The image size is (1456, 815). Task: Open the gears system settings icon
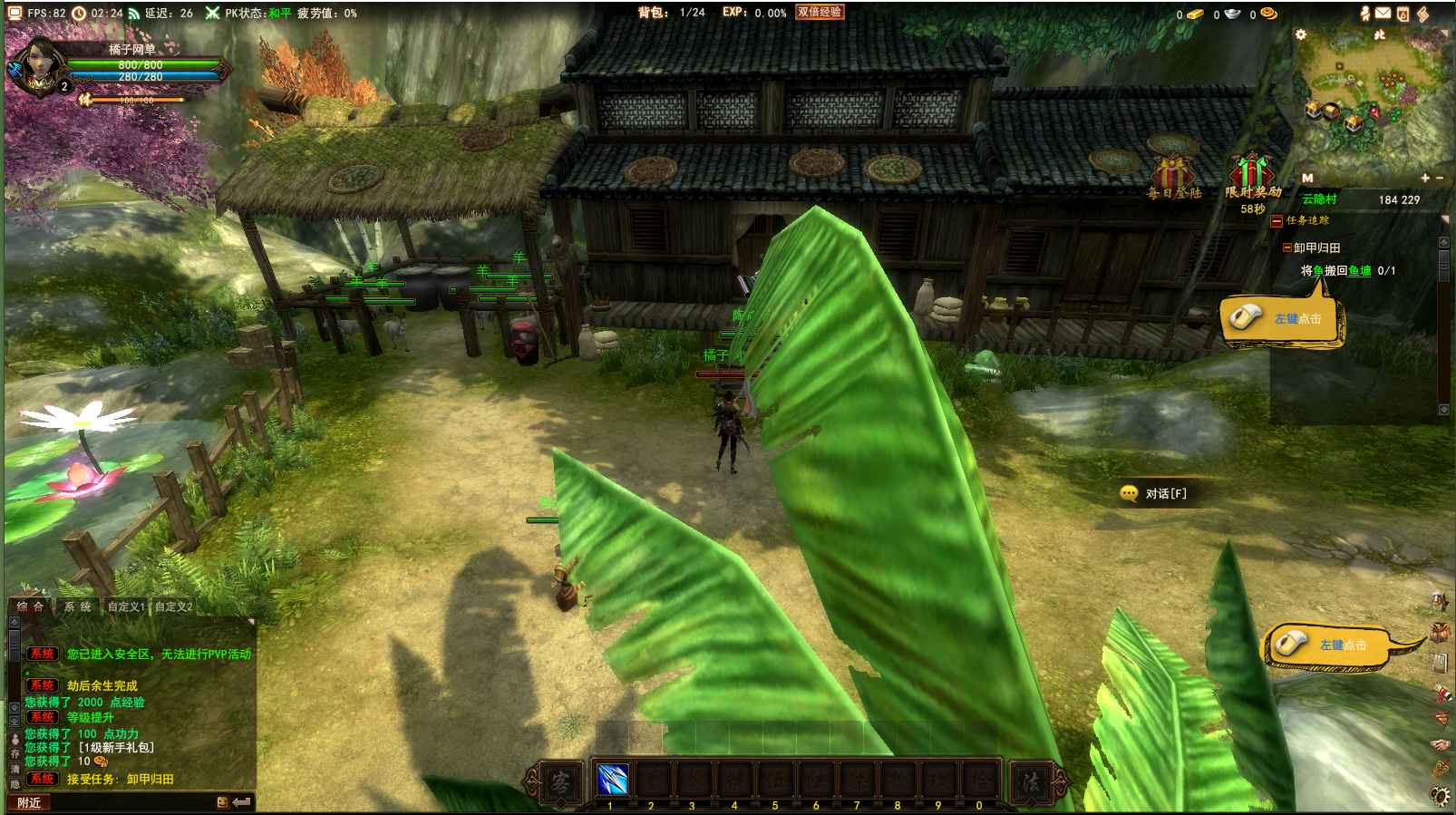pyautogui.click(x=1440, y=796)
